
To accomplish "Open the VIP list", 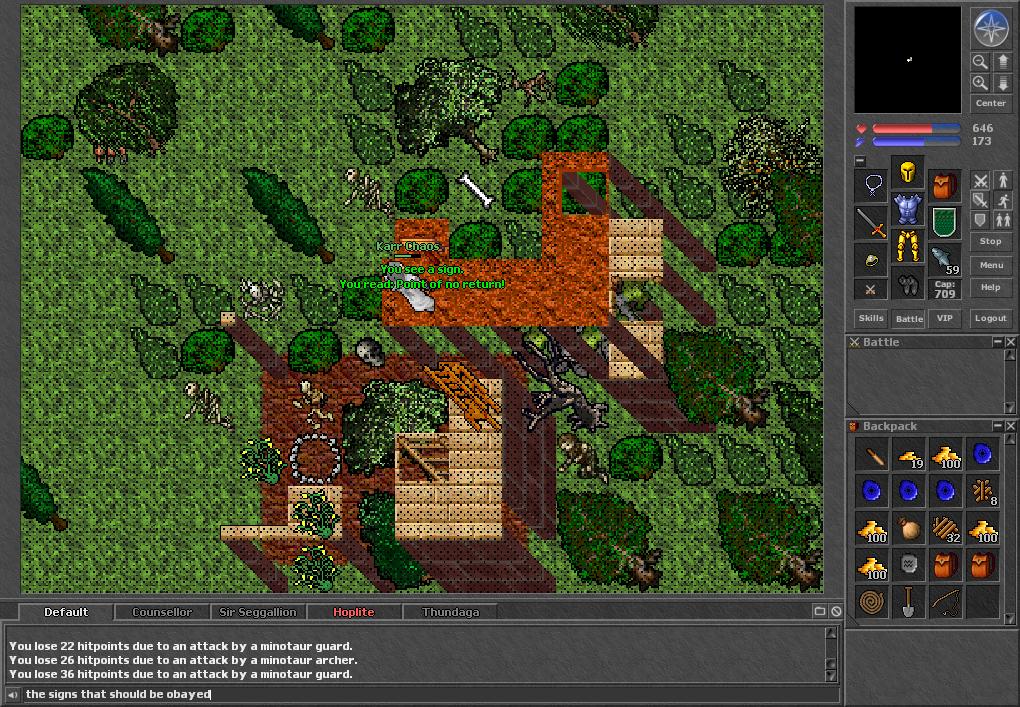I will click(944, 318).
